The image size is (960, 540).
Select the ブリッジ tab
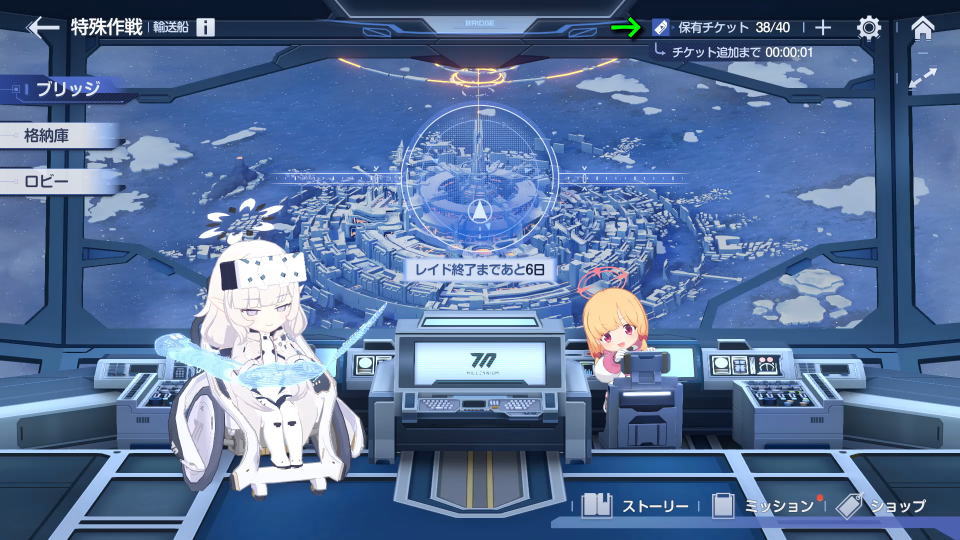pos(67,89)
